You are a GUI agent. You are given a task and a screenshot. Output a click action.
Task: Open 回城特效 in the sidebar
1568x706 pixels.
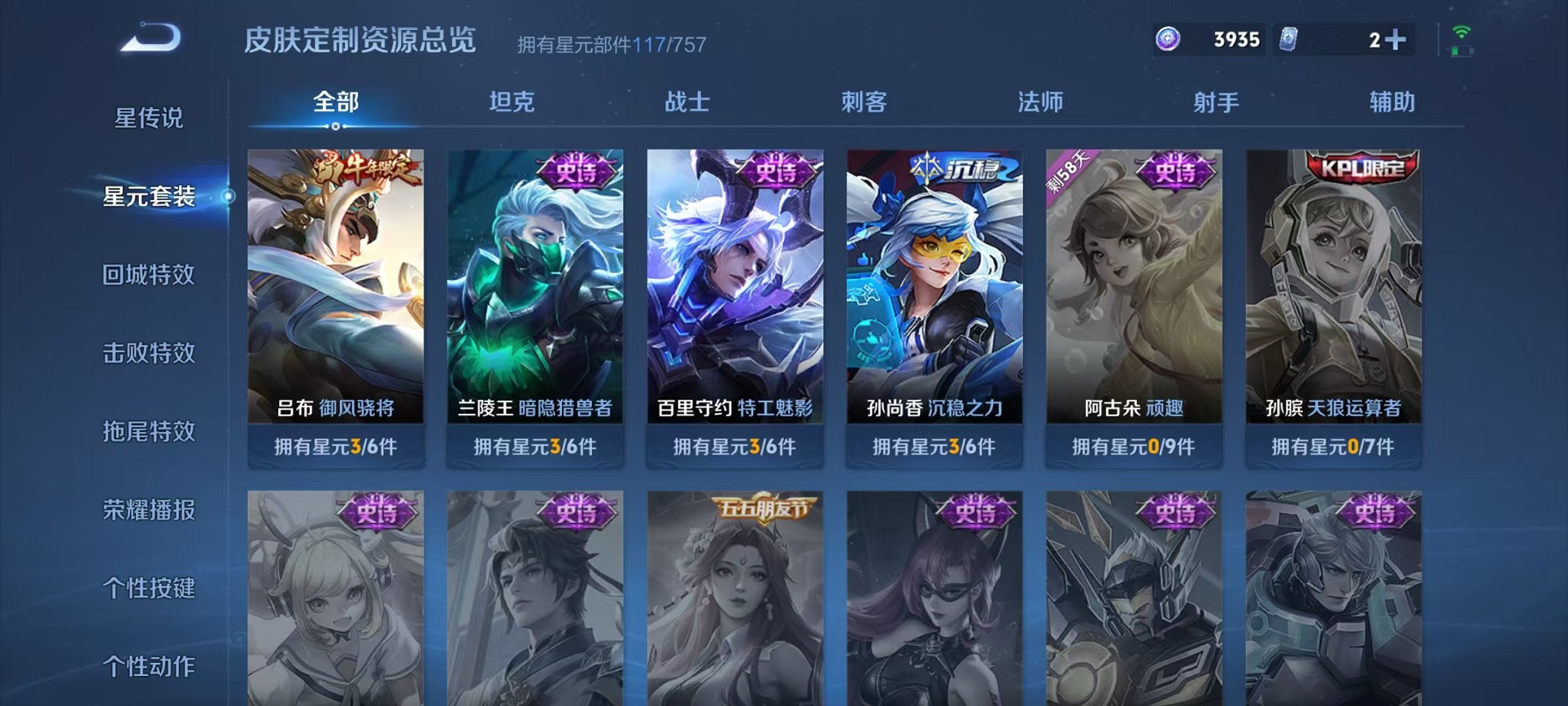point(148,275)
